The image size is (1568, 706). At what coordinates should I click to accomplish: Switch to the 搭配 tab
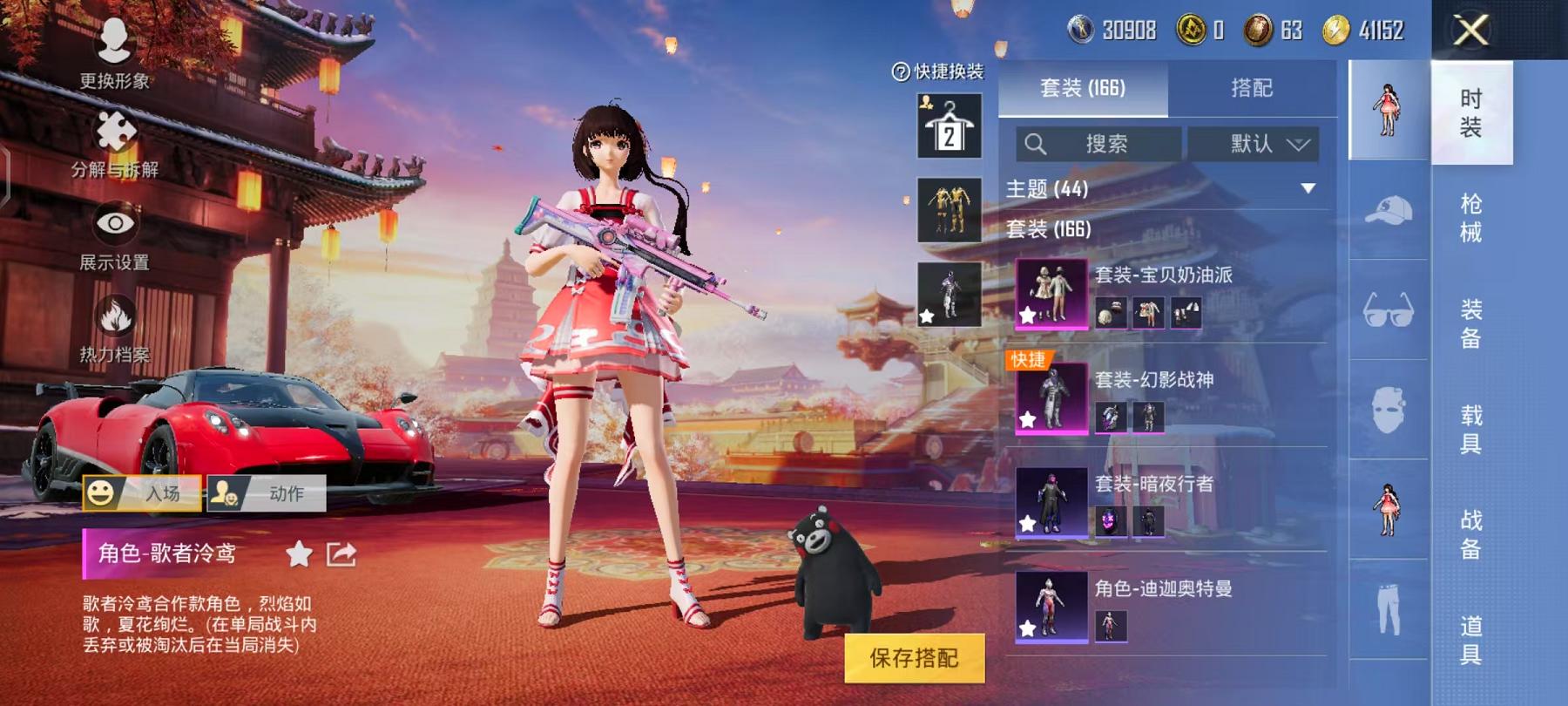click(x=1252, y=87)
